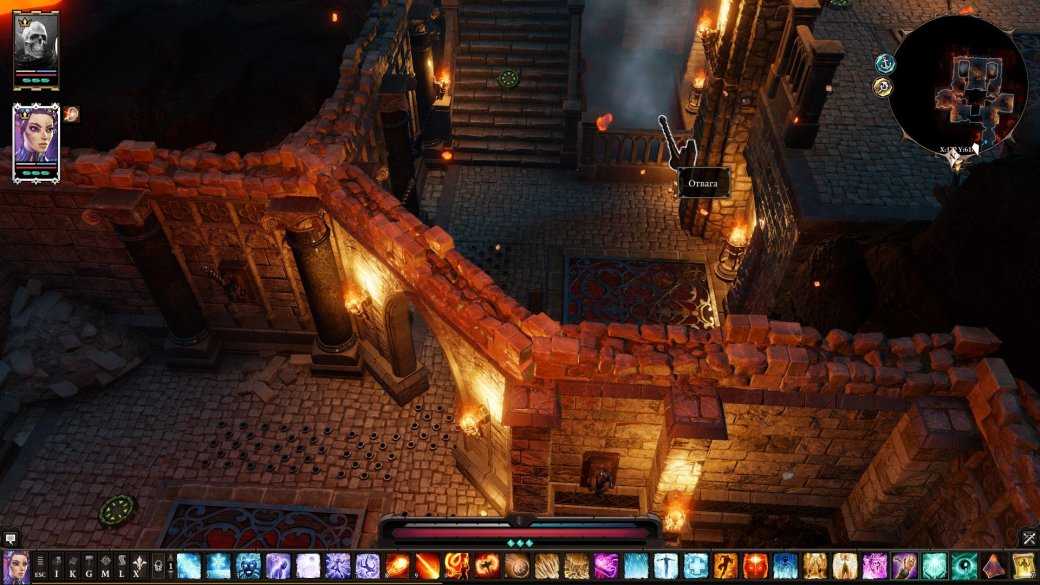
Task: Open the map with the M button
Action: tap(104, 567)
